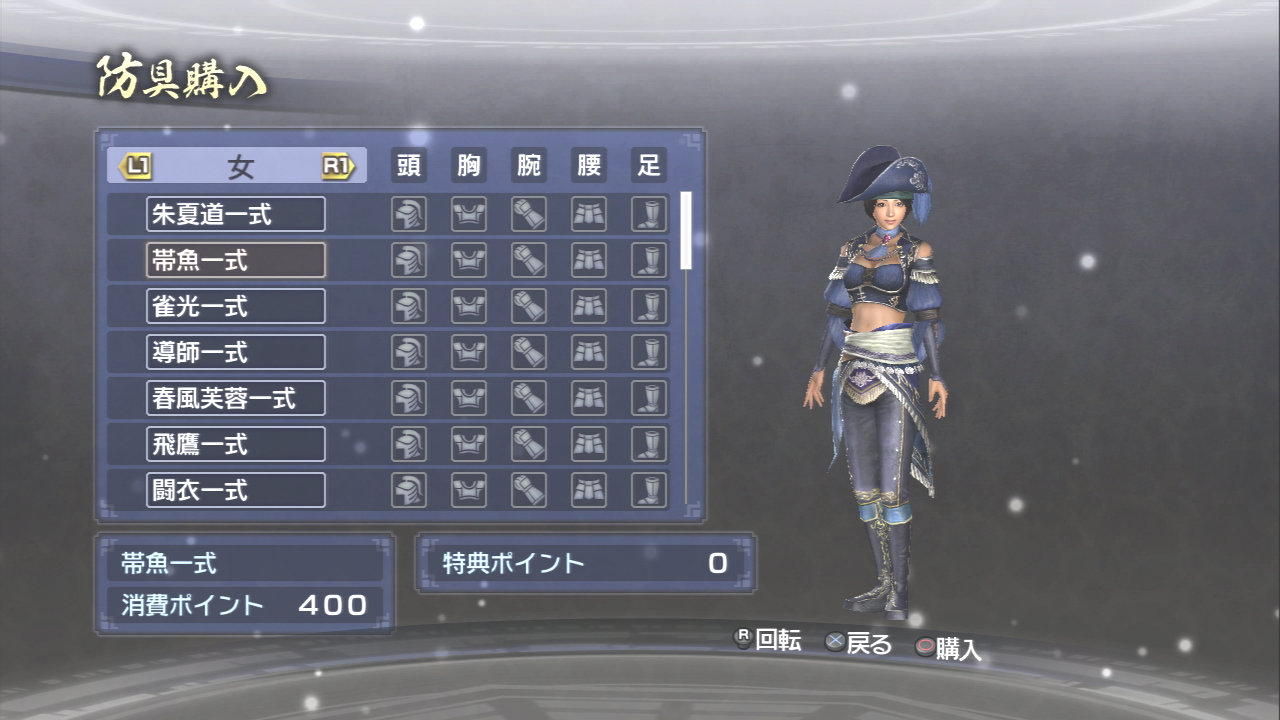Choose the chest armor icon for 帯魚一式
The height and width of the screenshot is (720, 1280).
[468, 260]
